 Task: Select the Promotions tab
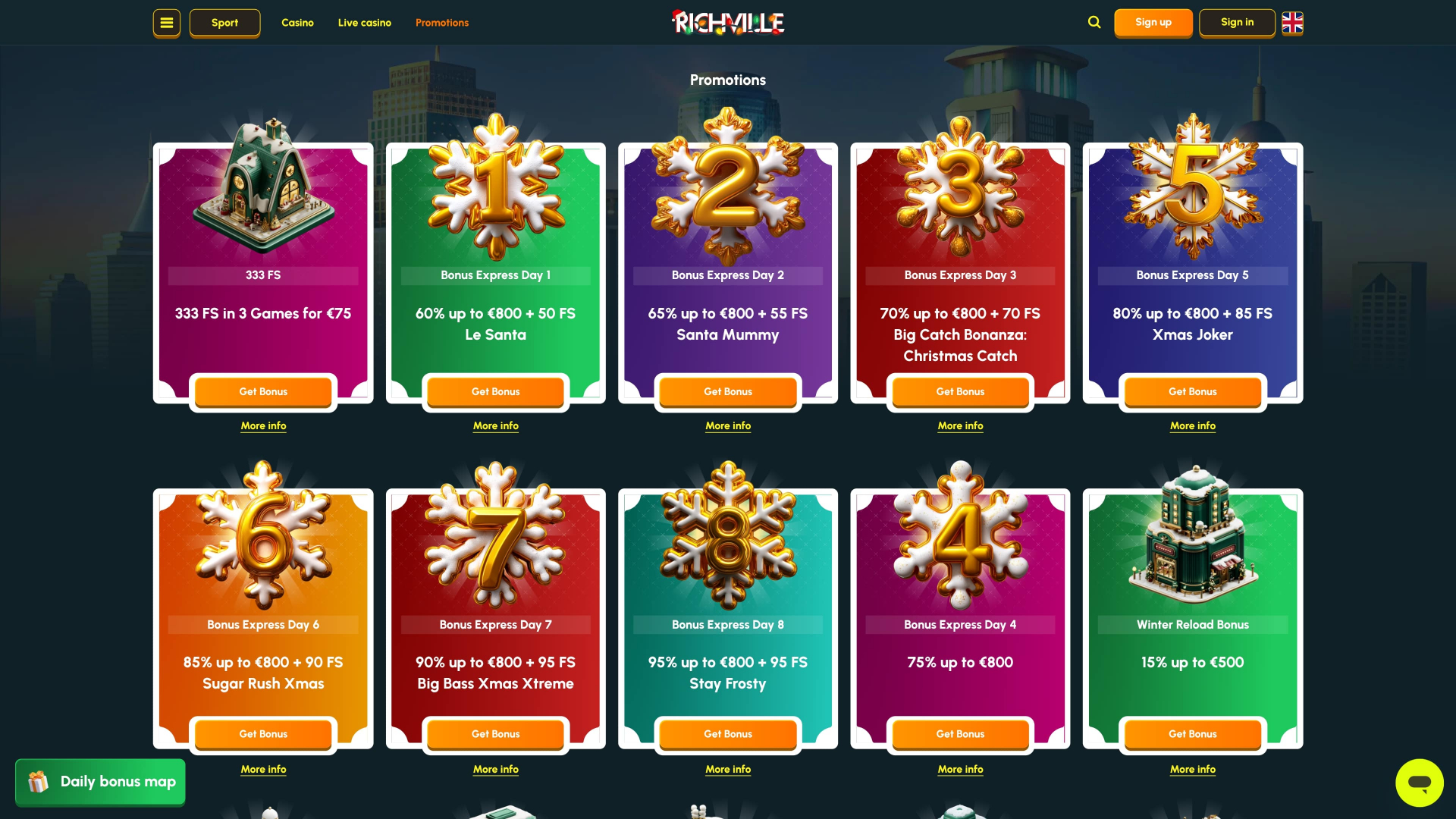click(442, 23)
